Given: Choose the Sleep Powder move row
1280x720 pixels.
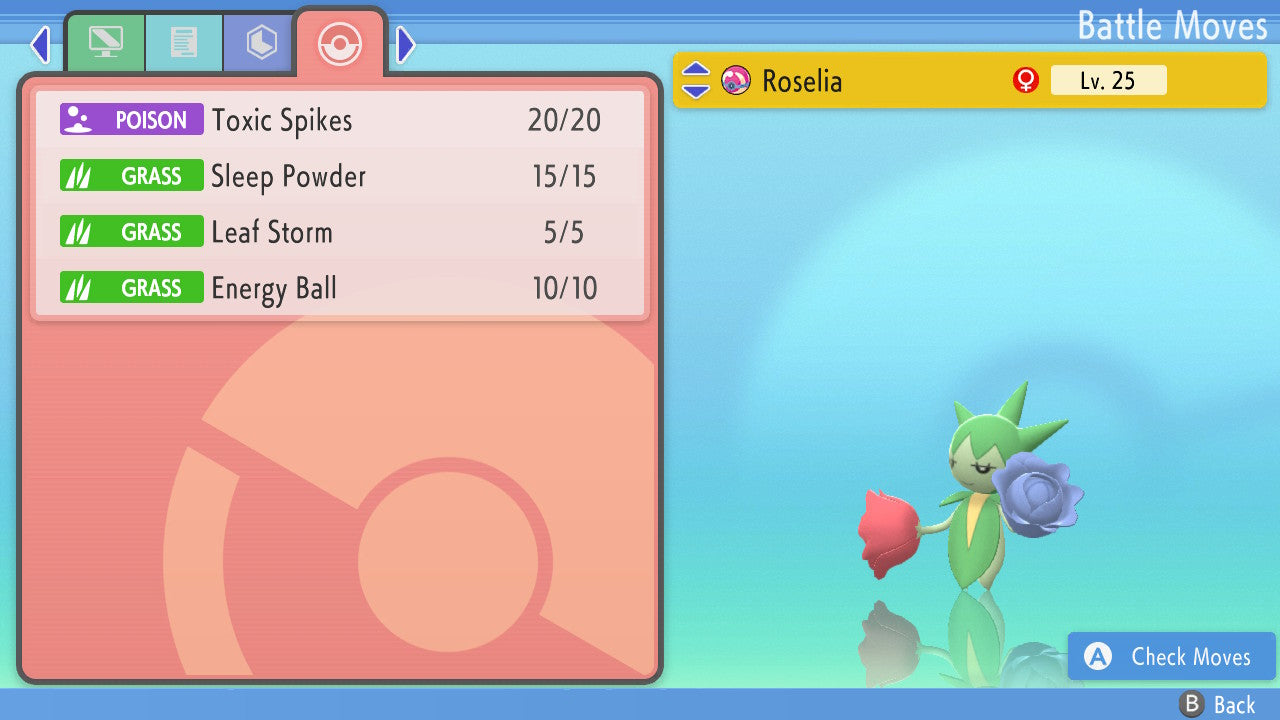Looking at the screenshot, I should (340, 177).
